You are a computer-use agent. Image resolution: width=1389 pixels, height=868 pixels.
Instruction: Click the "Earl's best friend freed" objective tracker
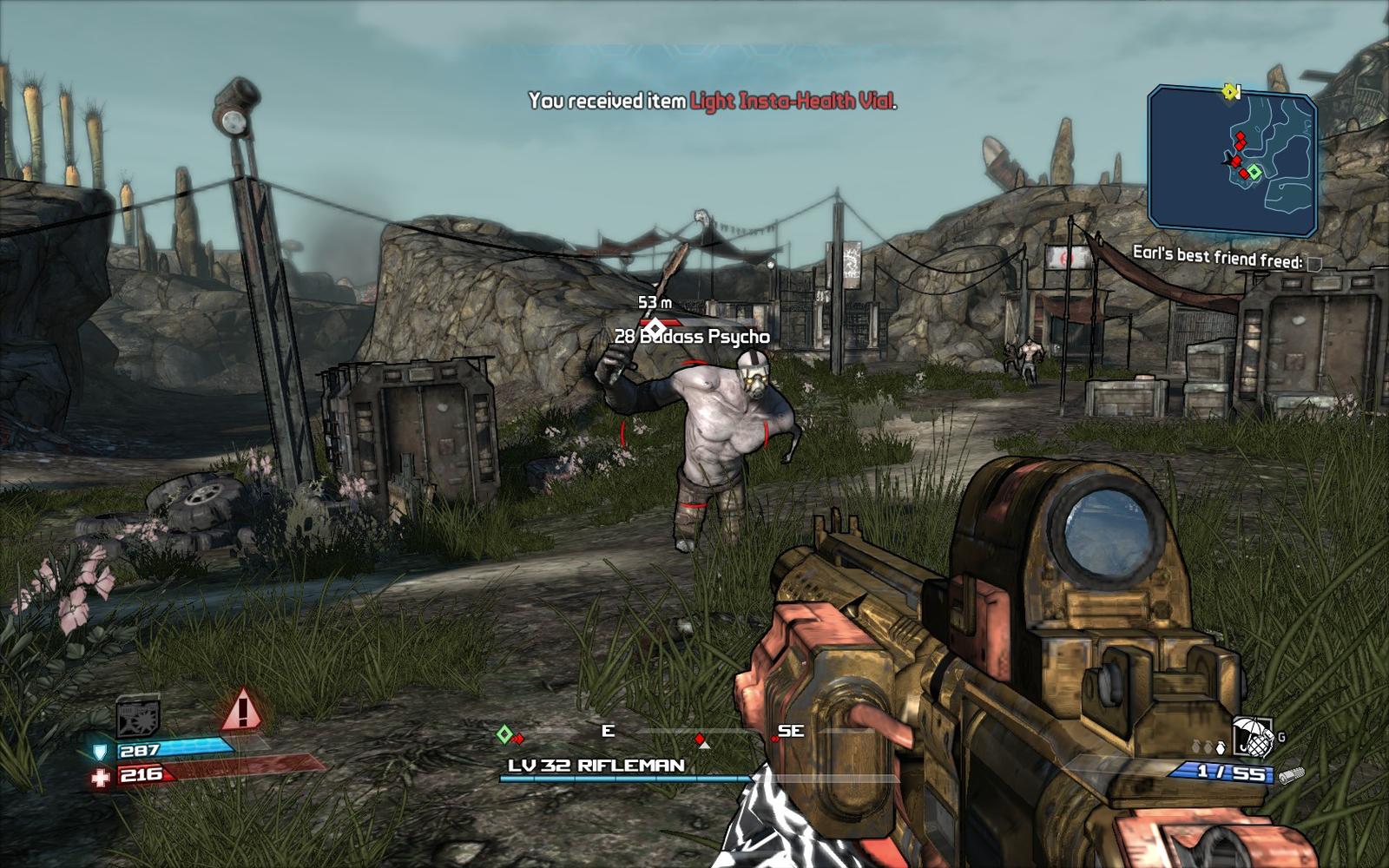[x=1217, y=257]
